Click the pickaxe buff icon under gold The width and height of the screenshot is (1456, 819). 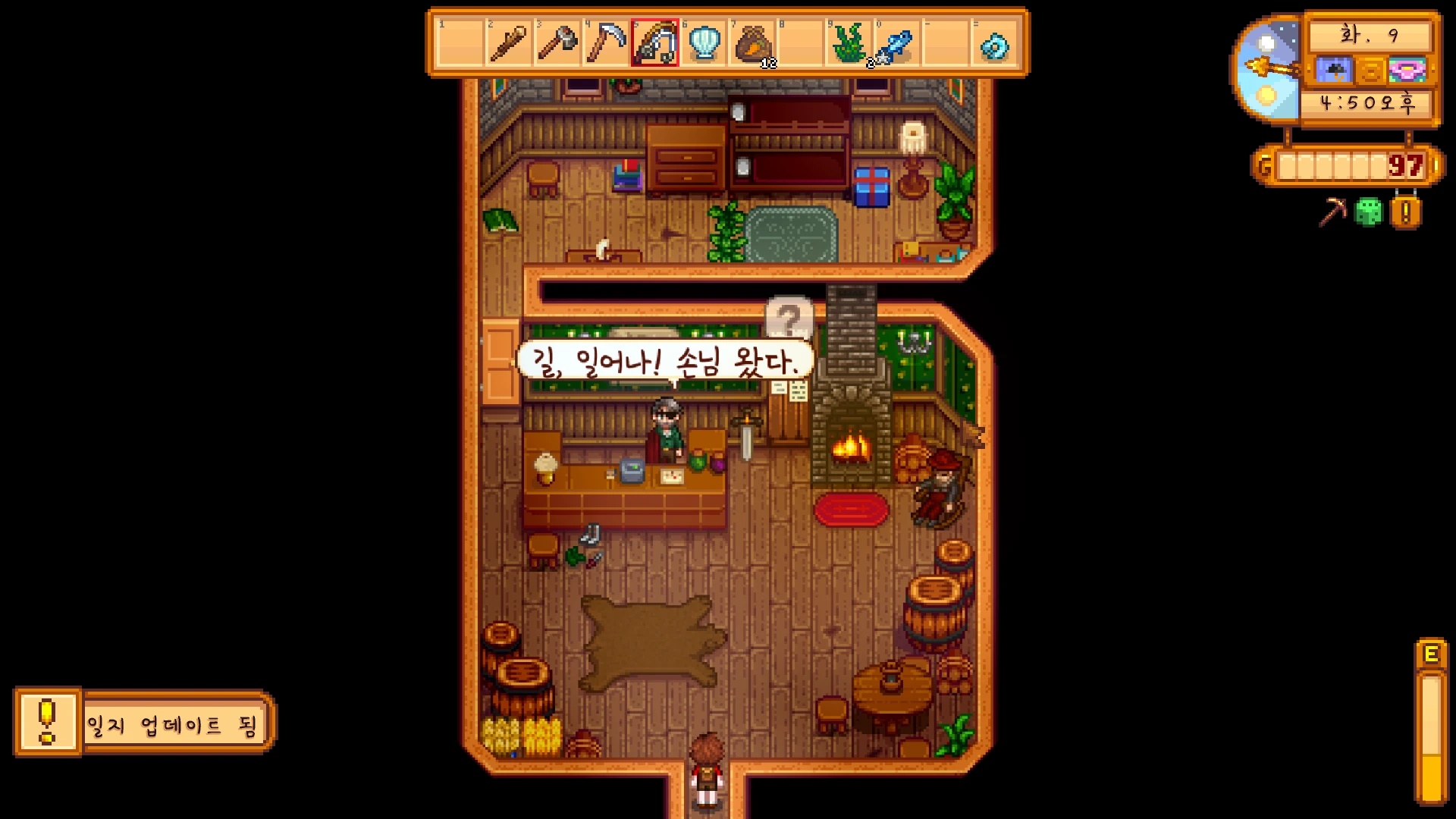tap(1332, 212)
